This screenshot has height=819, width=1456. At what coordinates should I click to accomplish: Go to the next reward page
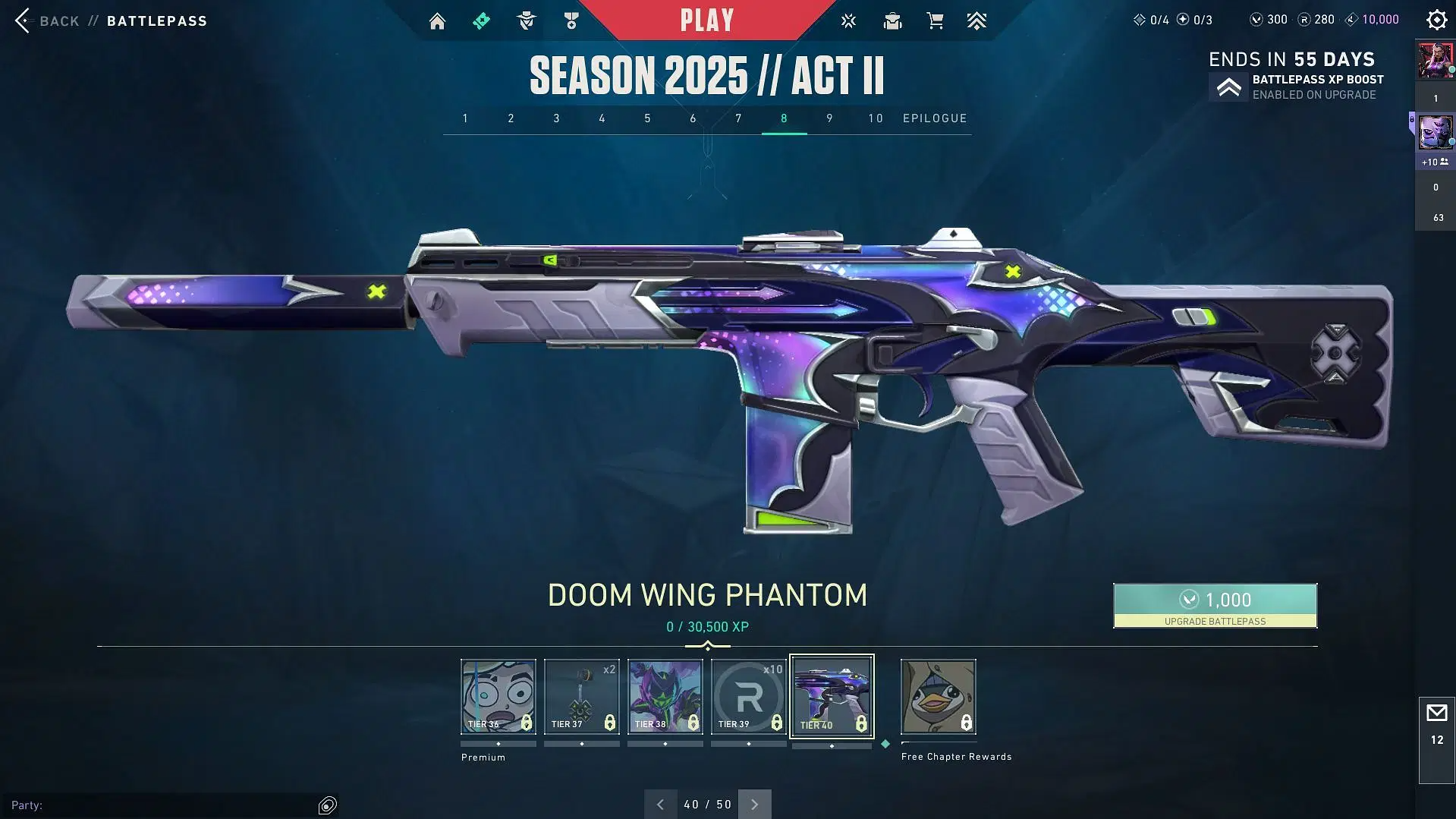pos(754,804)
